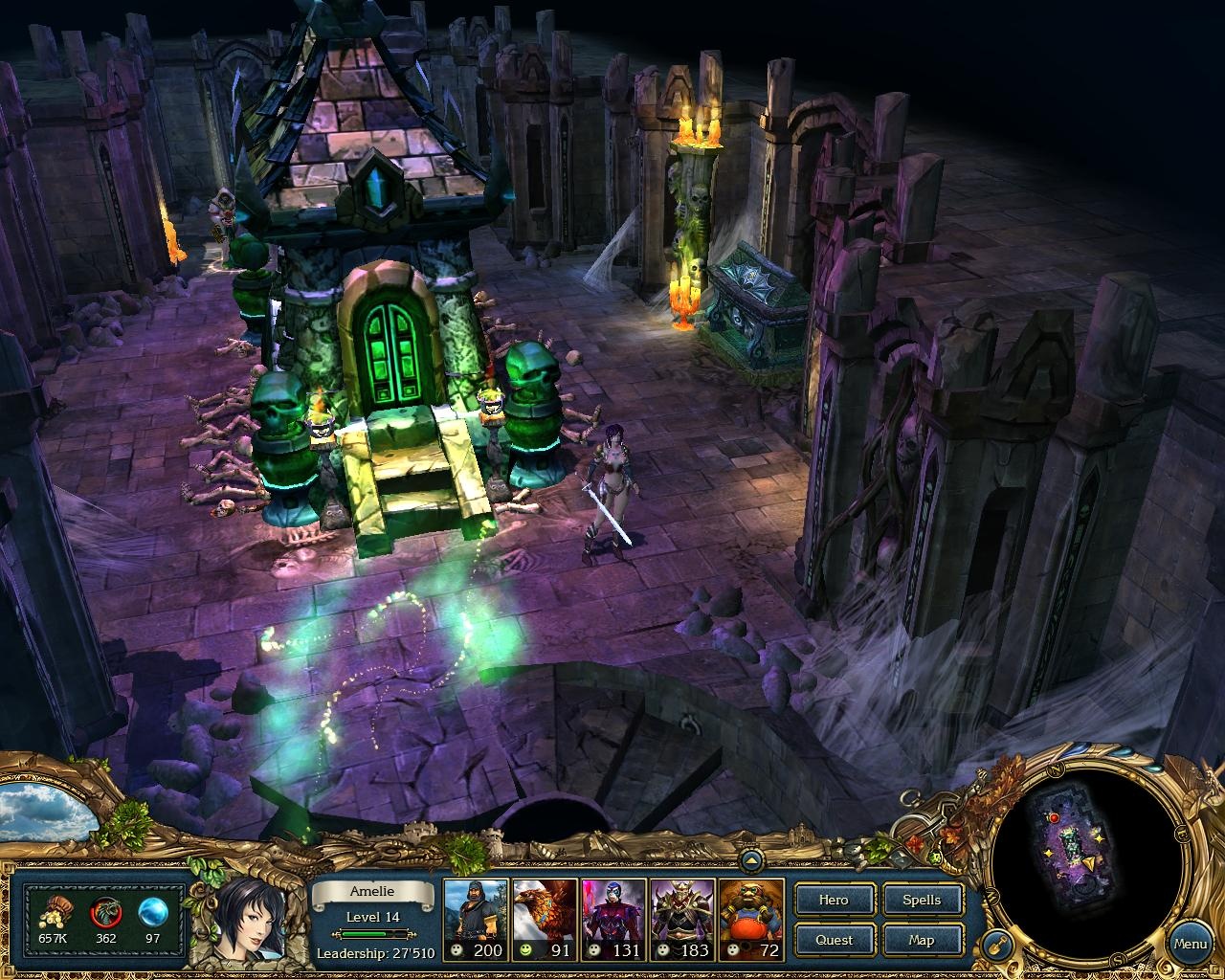This screenshot has width=1225, height=980.
Task: Open the Spells book
Action: [921, 900]
